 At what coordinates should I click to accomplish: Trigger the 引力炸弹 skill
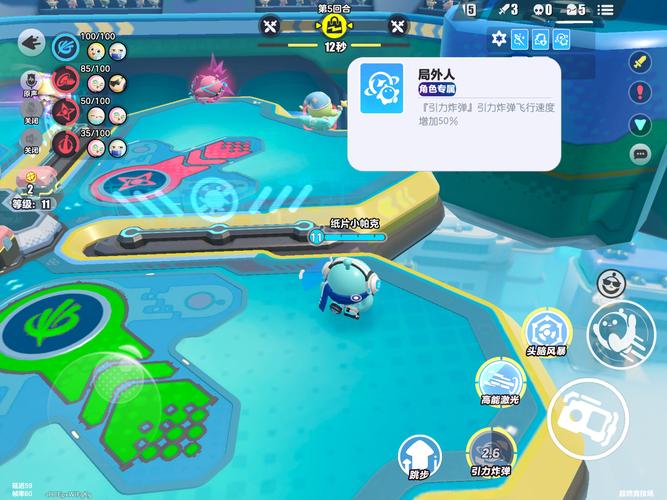[491, 447]
